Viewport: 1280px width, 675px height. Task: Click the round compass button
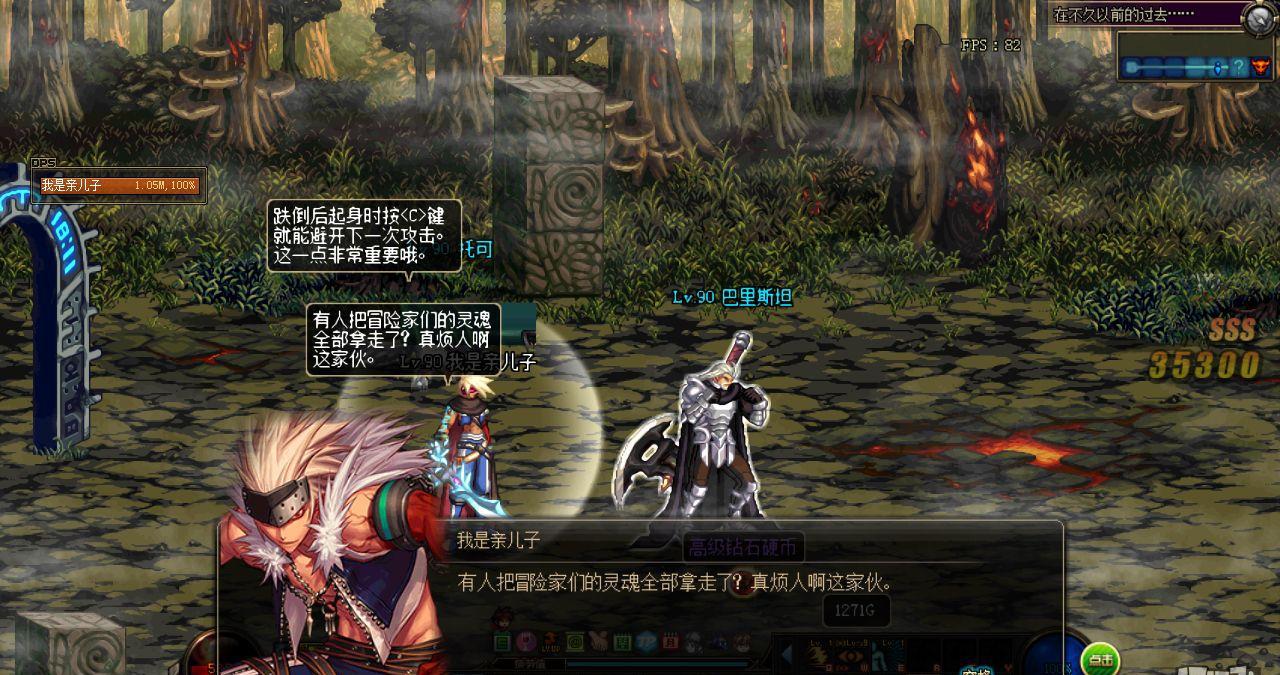tap(1259, 17)
